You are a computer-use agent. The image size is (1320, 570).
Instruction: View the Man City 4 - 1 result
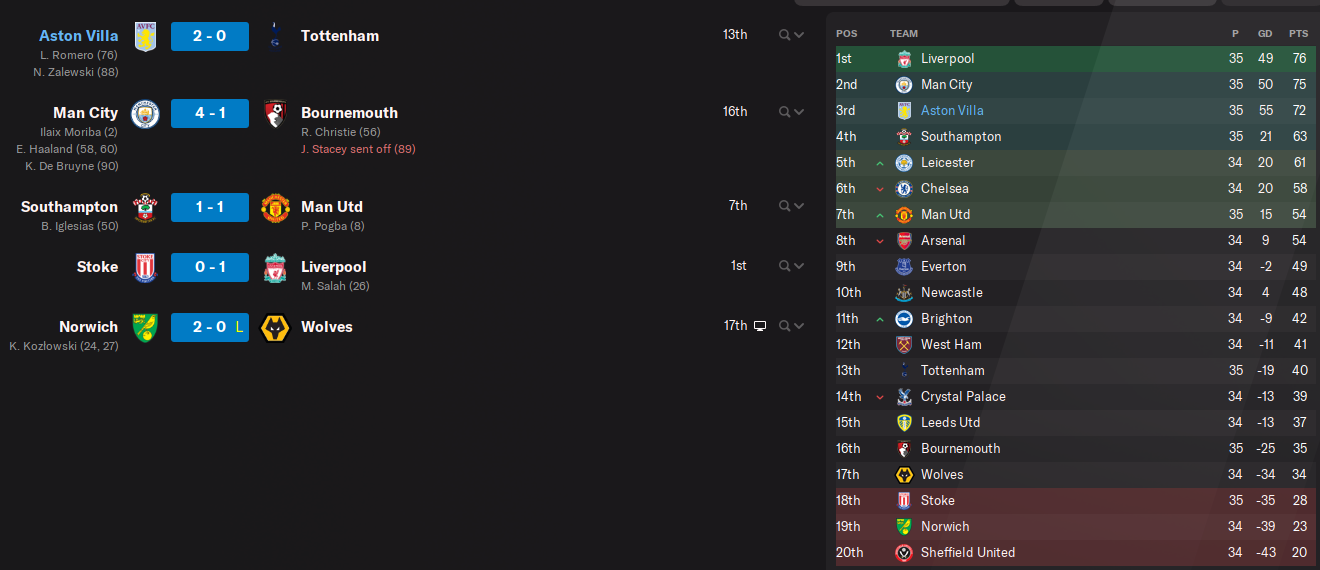pyautogui.click(x=209, y=113)
